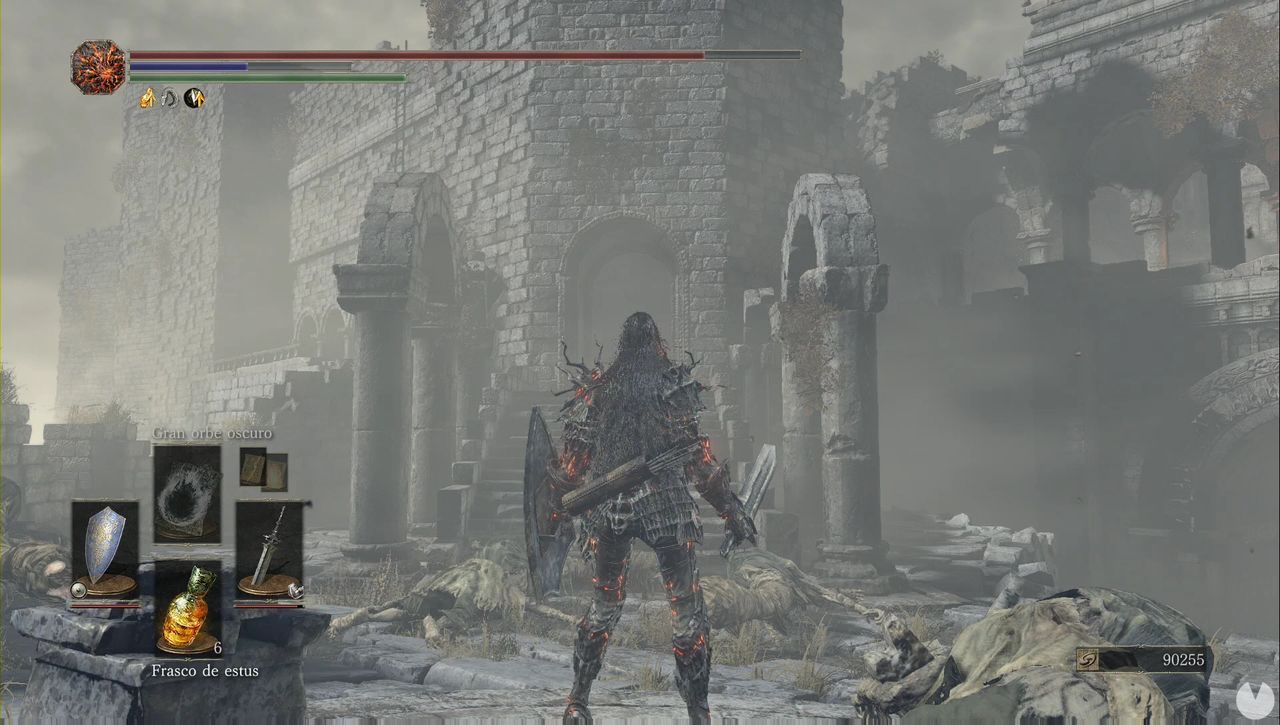Select the black lightning-arrow status icon
The width and height of the screenshot is (1280, 725).
pyautogui.click(x=192, y=98)
